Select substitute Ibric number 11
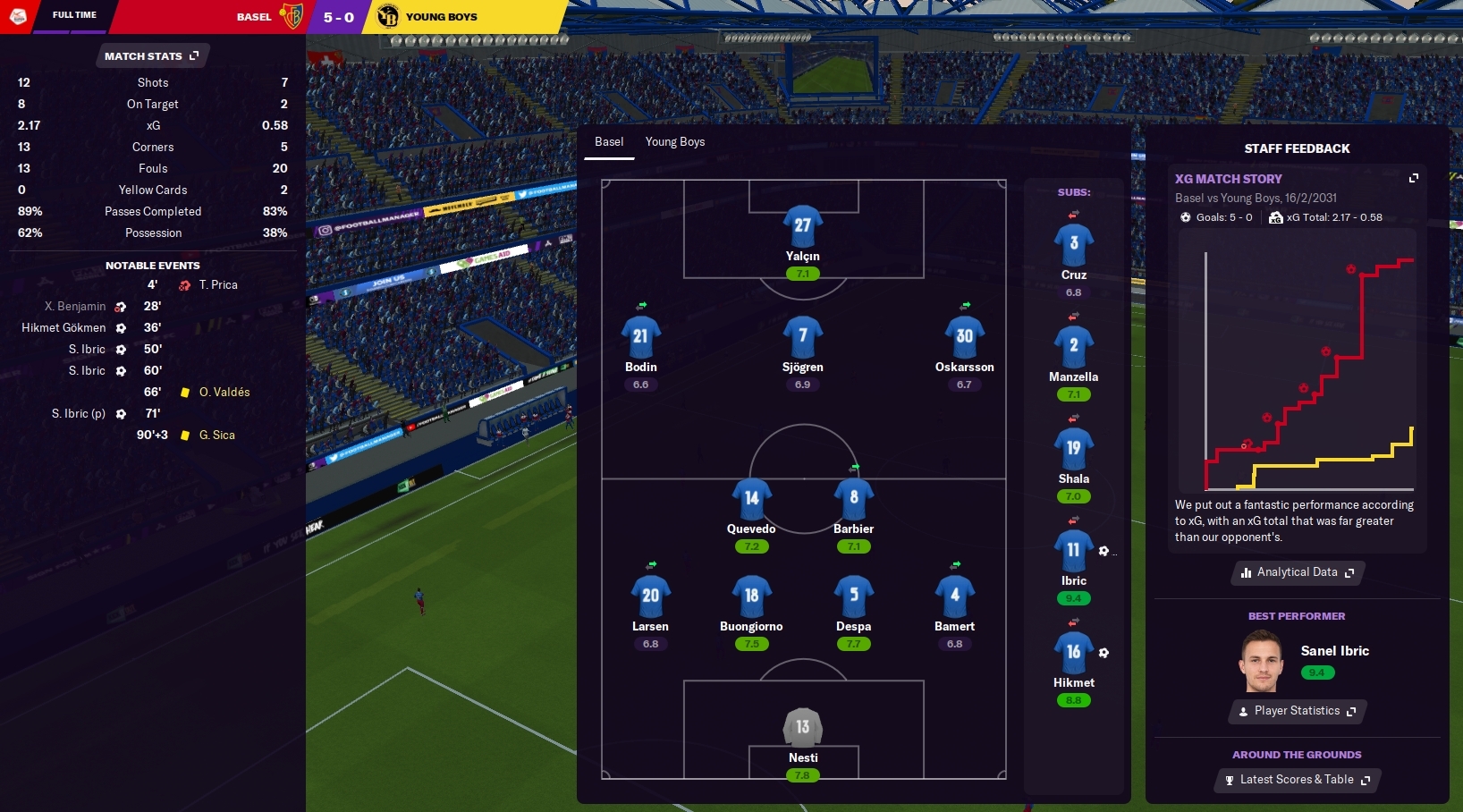The image size is (1463, 812). pyautogui.click(x=1073, y=551)
